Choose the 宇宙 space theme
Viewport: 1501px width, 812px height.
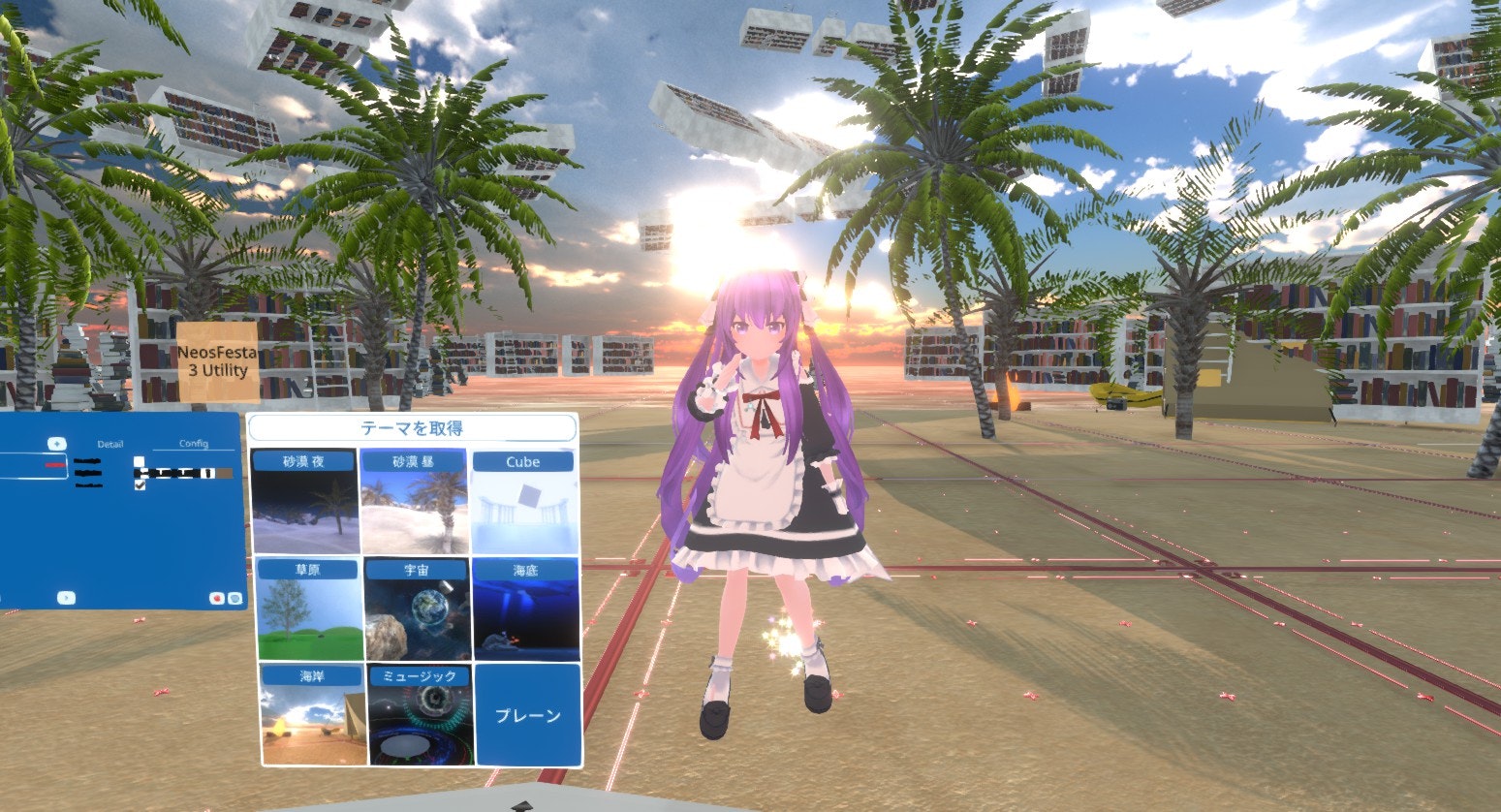click(x=418, y=609)
